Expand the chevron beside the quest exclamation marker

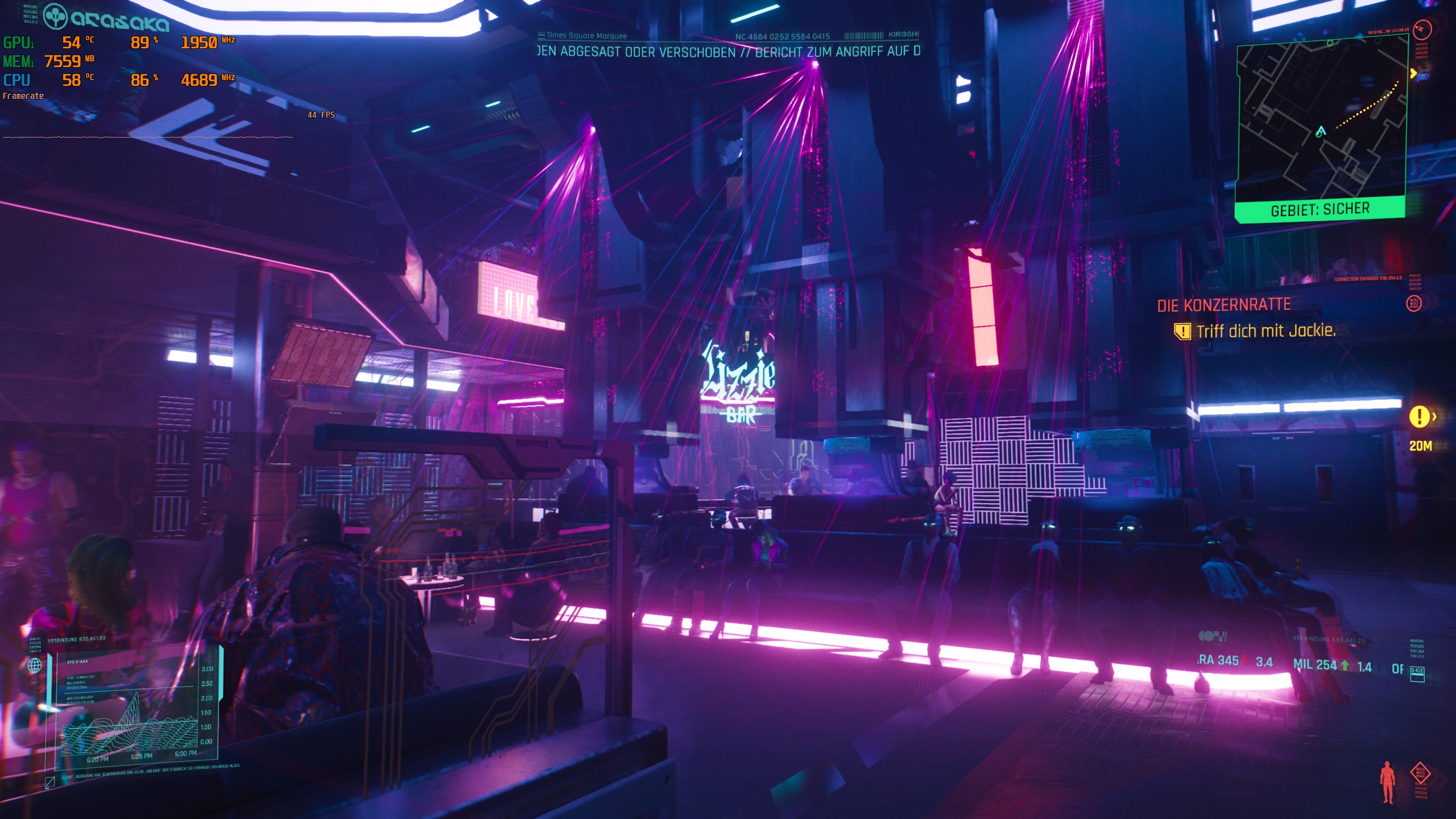click(1434, 417)
